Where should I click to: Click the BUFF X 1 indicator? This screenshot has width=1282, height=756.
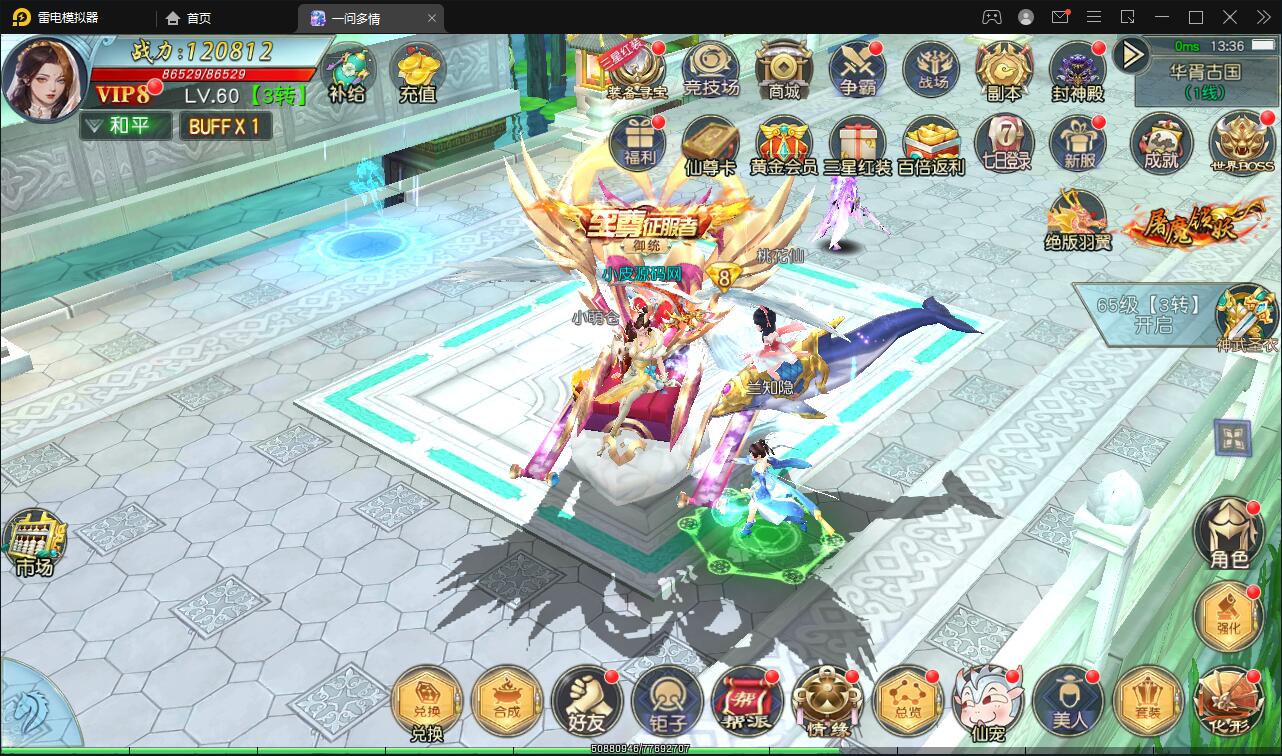click(x=225, y=127)
